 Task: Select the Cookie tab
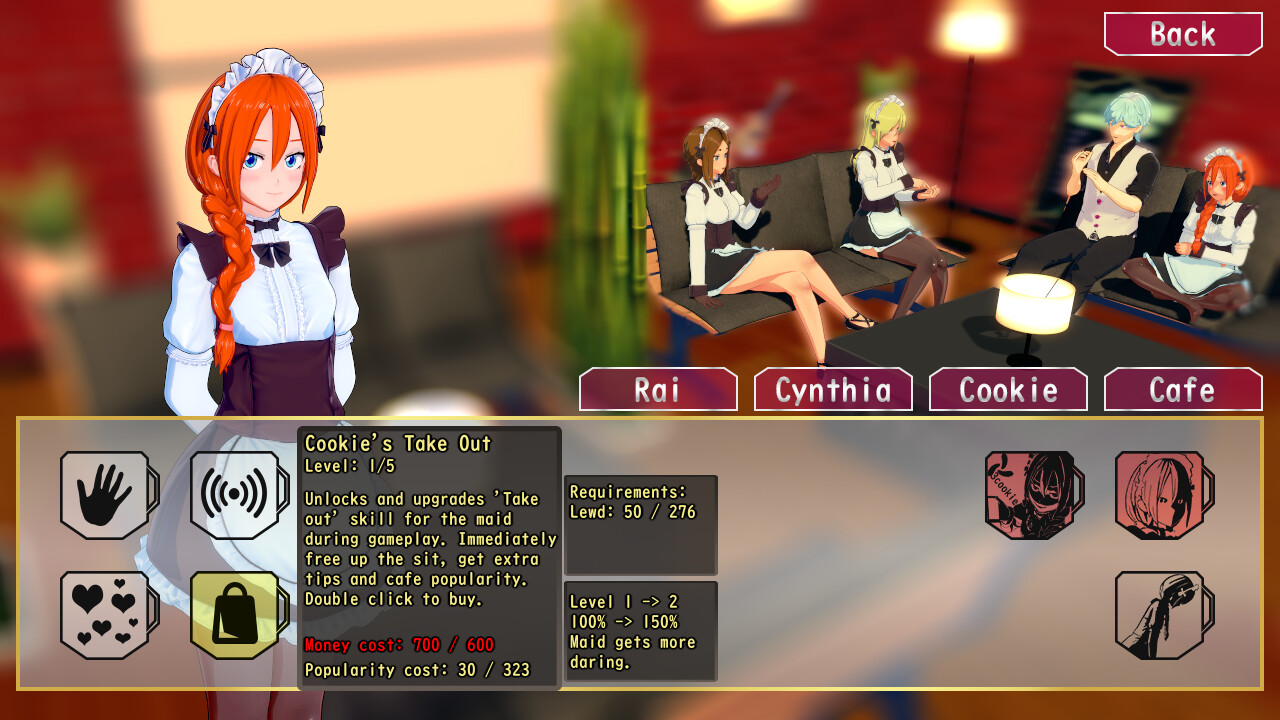[x=1008, y=390]
